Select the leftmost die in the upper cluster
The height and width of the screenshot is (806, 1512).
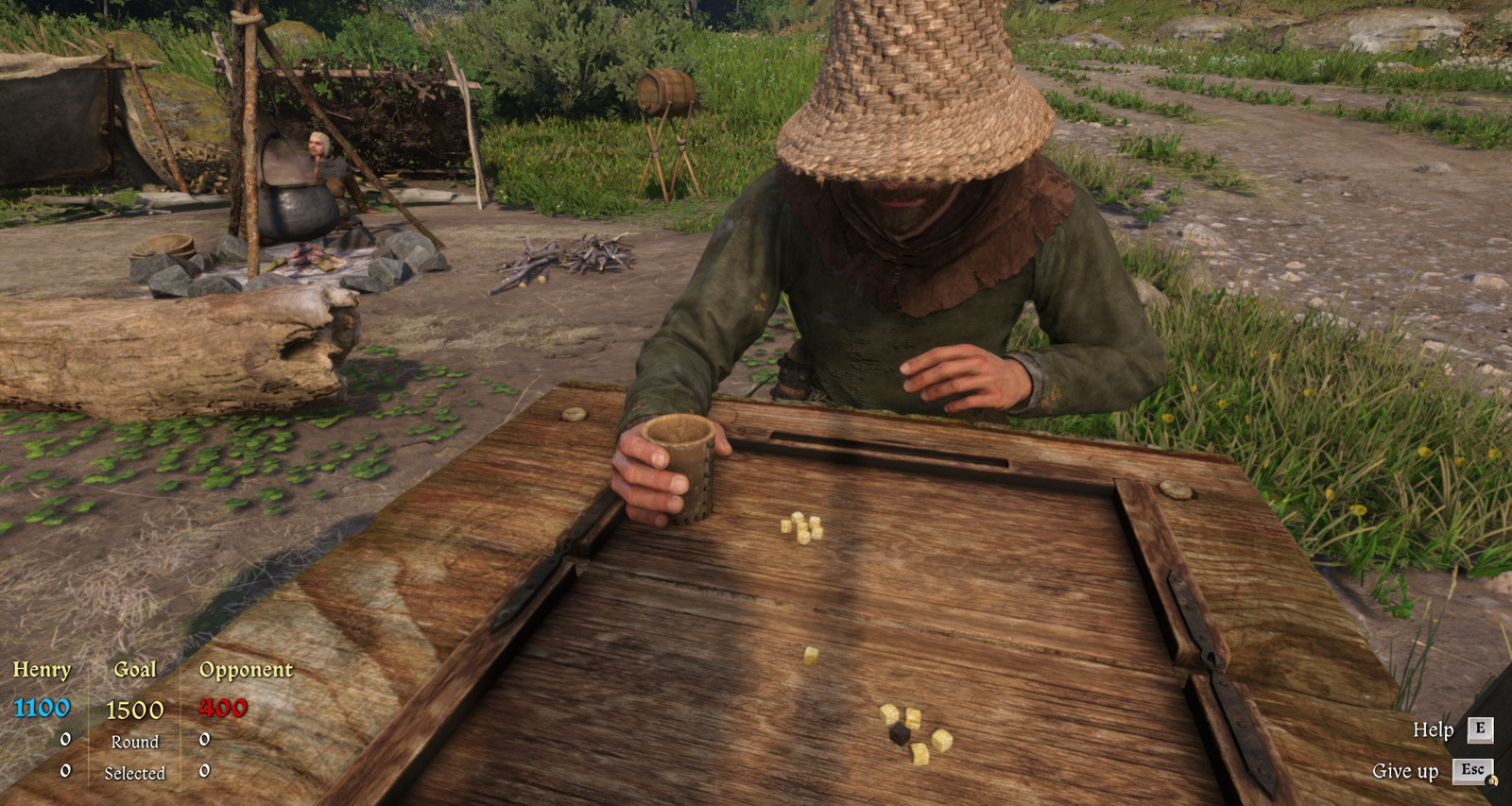pos(786,527)
